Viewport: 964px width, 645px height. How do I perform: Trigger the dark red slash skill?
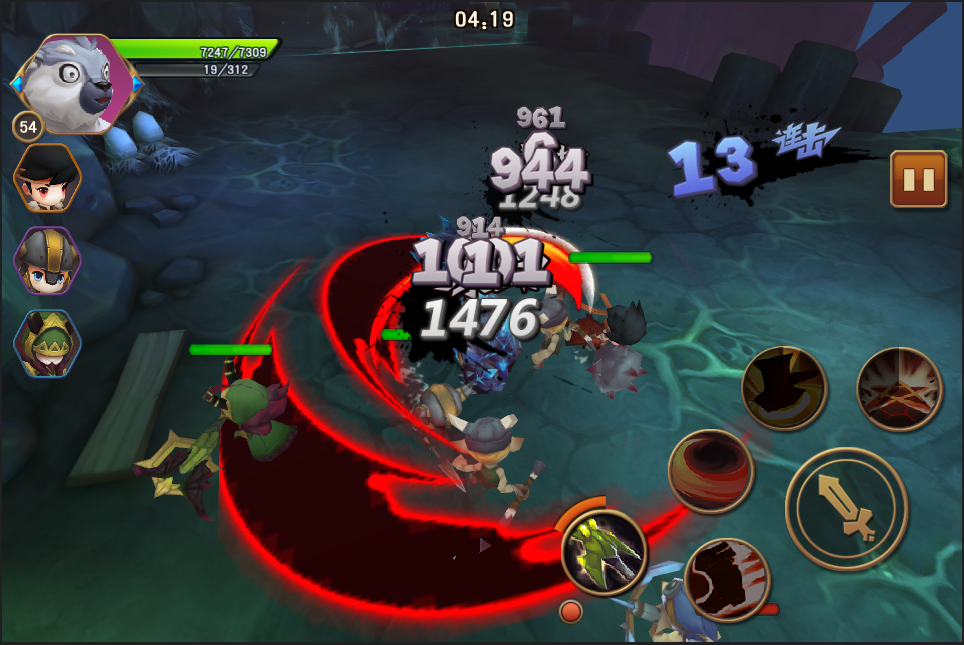727,579
